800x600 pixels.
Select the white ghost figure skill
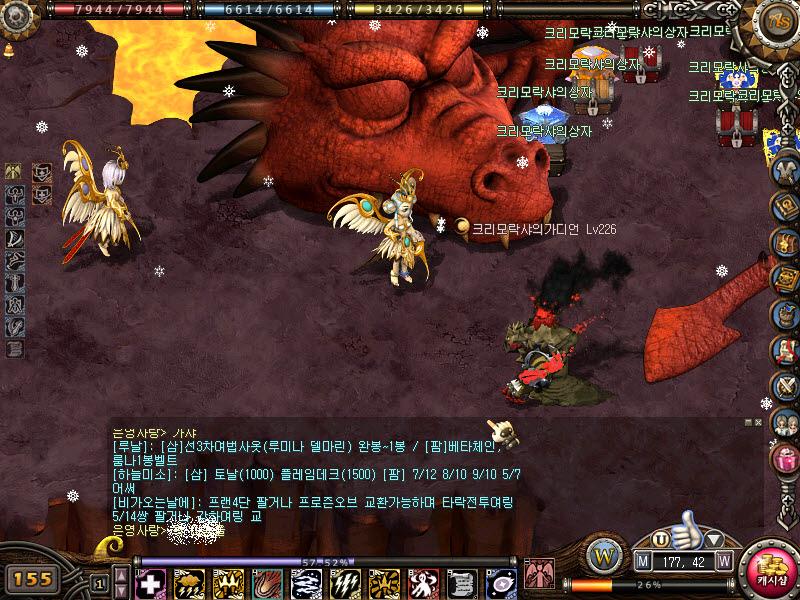(423, 583)
